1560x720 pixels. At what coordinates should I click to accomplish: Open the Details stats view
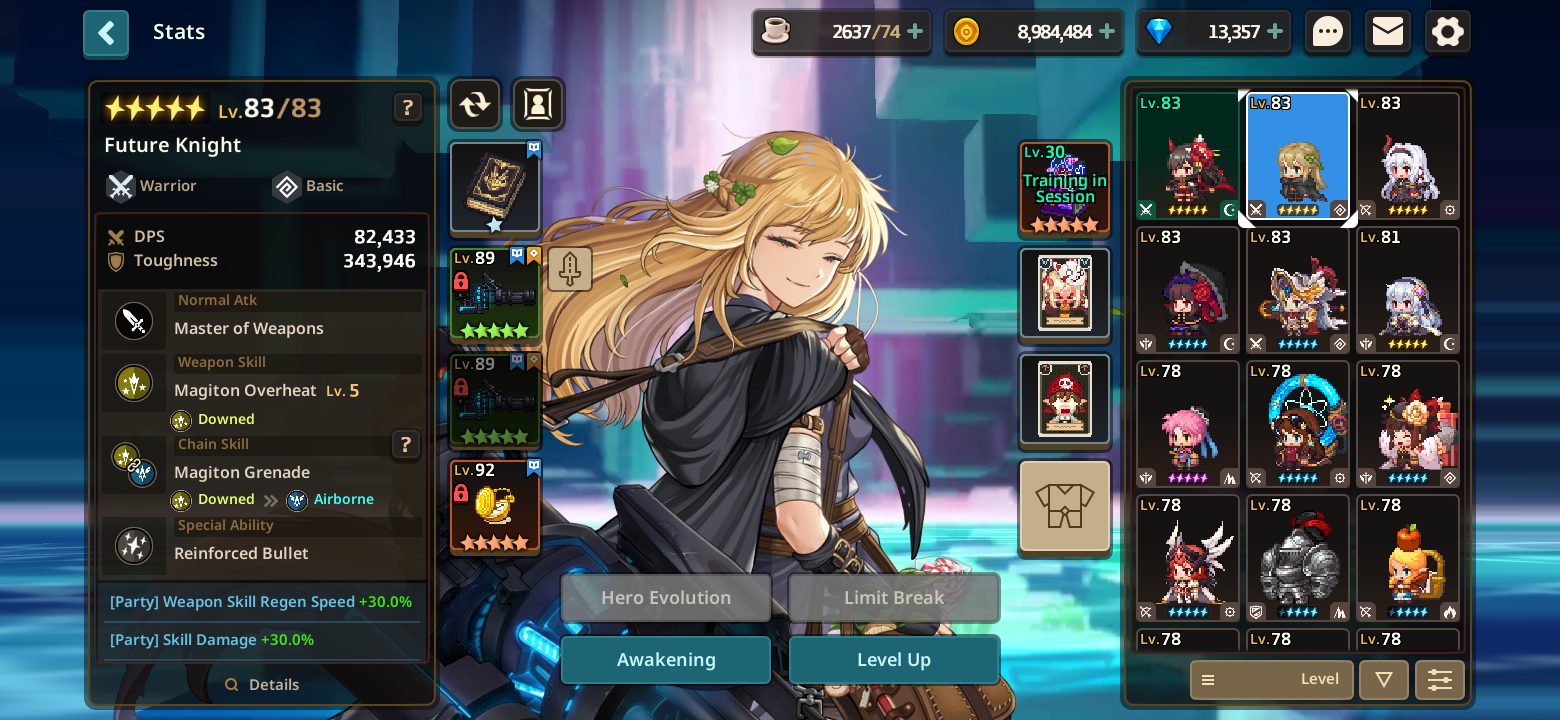coord(262,684)
